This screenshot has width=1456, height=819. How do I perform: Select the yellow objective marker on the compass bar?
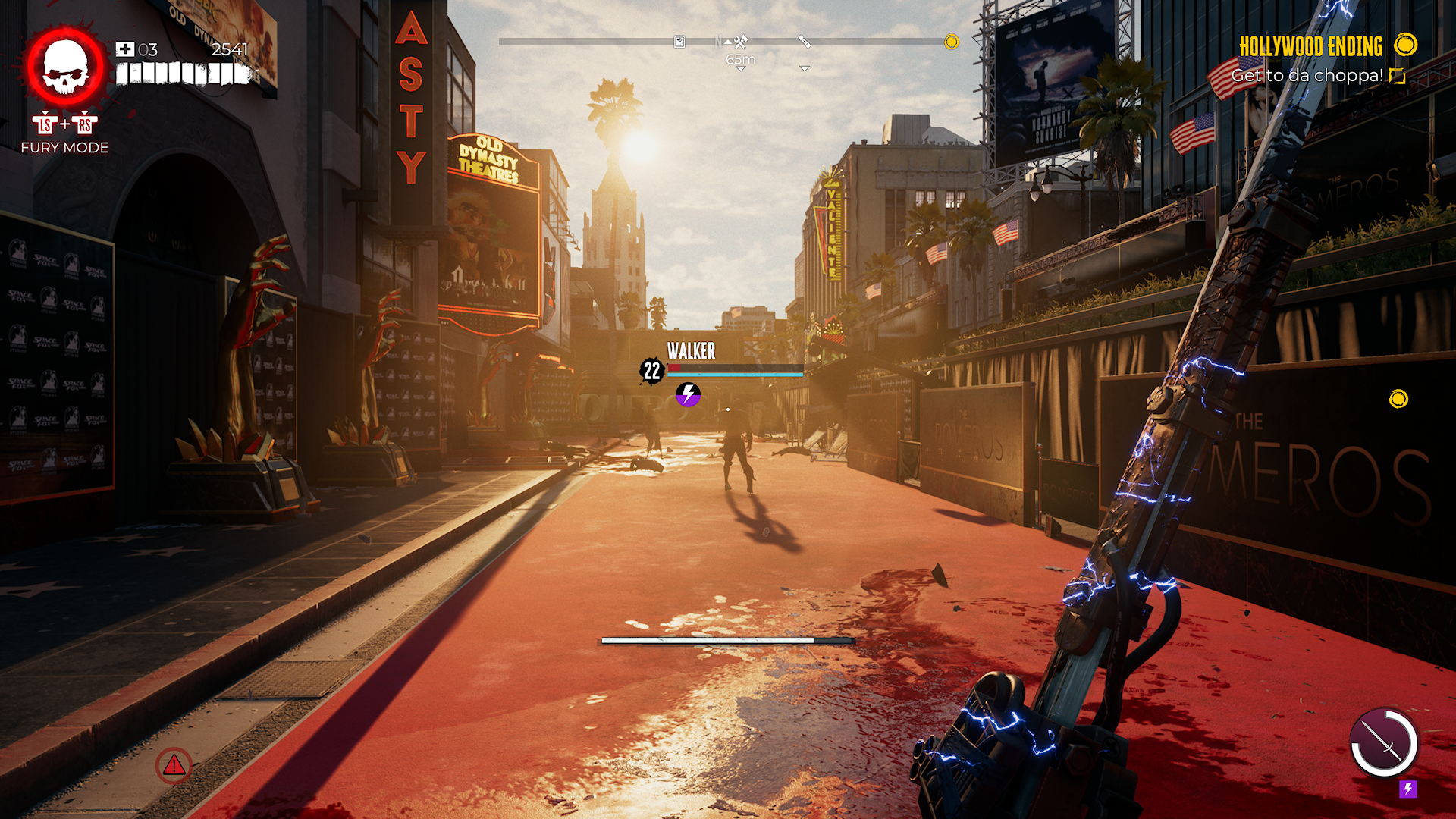tap(951, 42)
